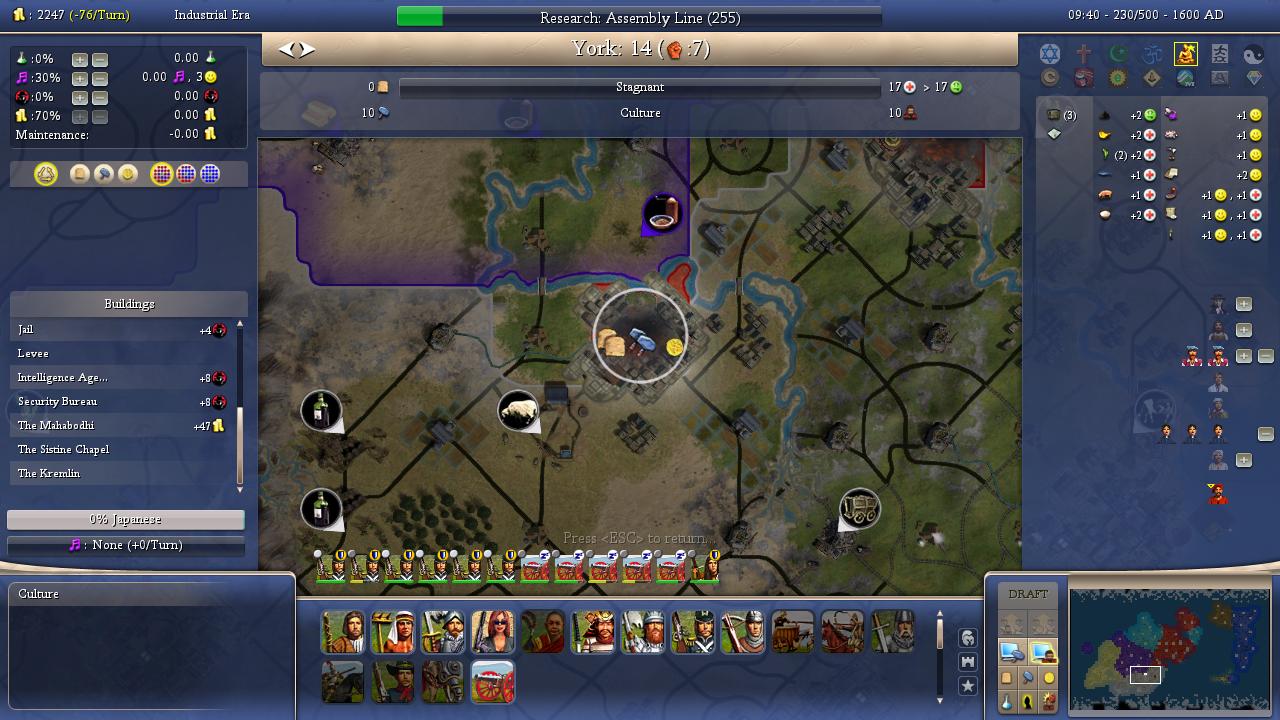Go to the next city arrow
The image size is (1280, 720).
(x=307, y=49)
